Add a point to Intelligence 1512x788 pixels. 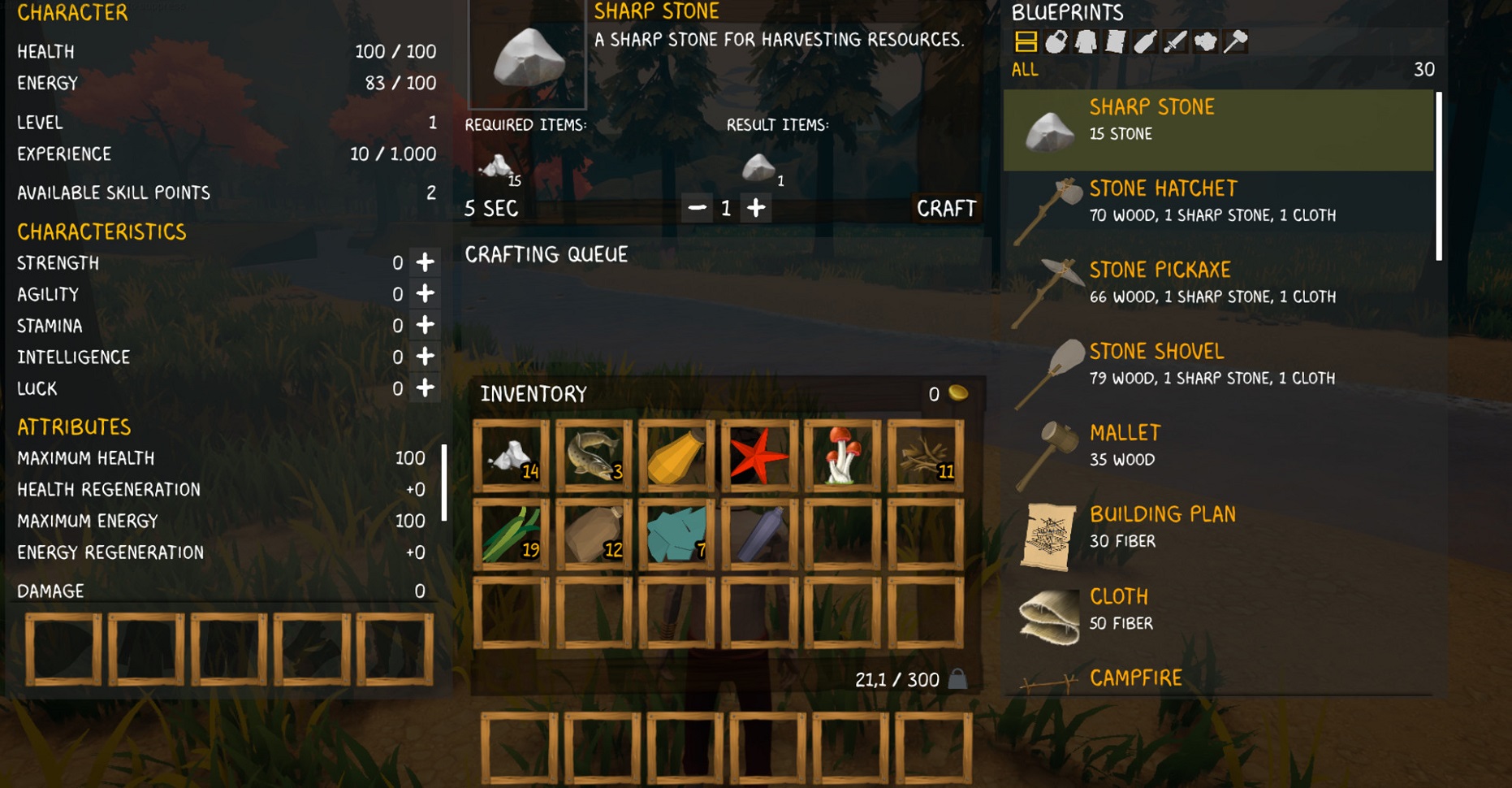coord(425,357)
